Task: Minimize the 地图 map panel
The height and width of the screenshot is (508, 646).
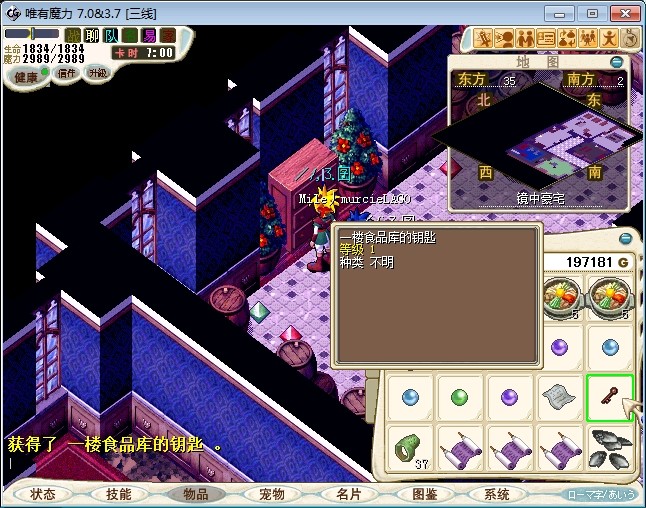Action: pyautogui.click(x=616, y=62)
